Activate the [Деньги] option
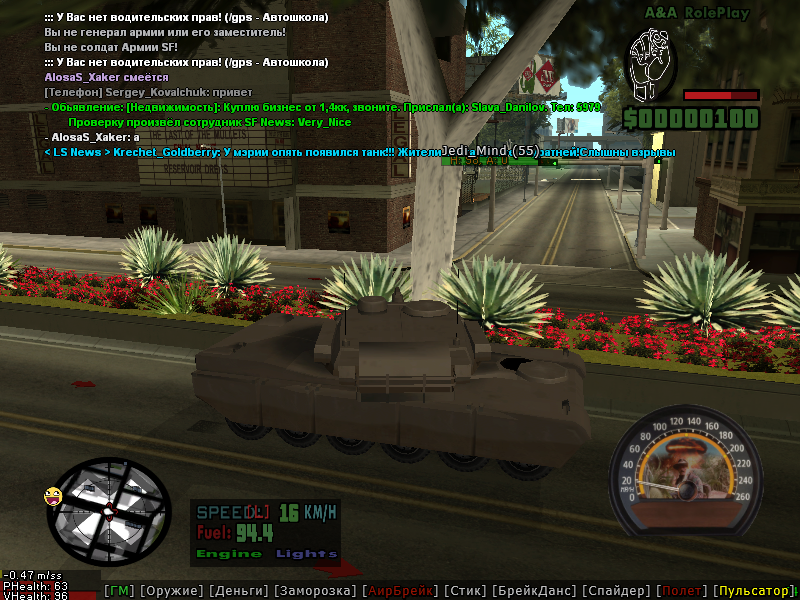This screenshot has width=800, height=600. click(238, 591)
